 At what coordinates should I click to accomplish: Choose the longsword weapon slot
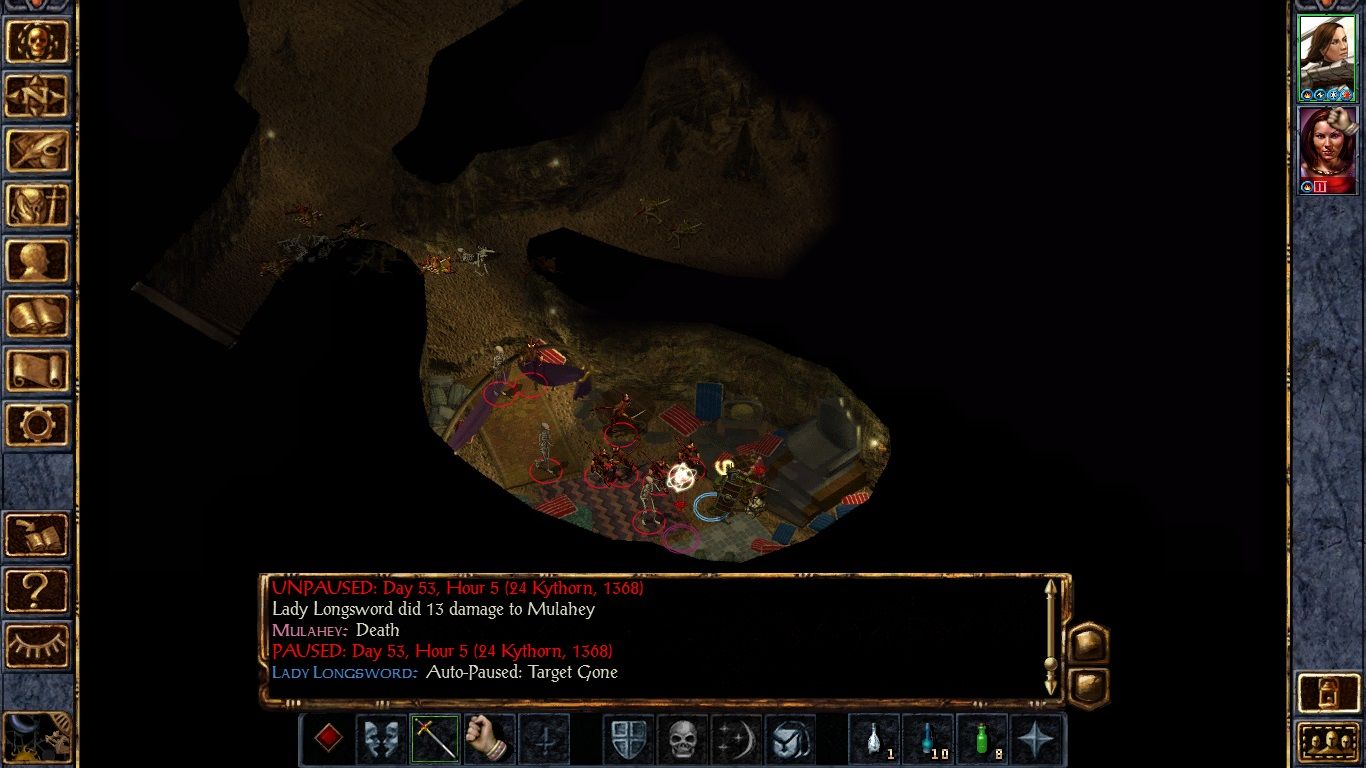[435, 740]
